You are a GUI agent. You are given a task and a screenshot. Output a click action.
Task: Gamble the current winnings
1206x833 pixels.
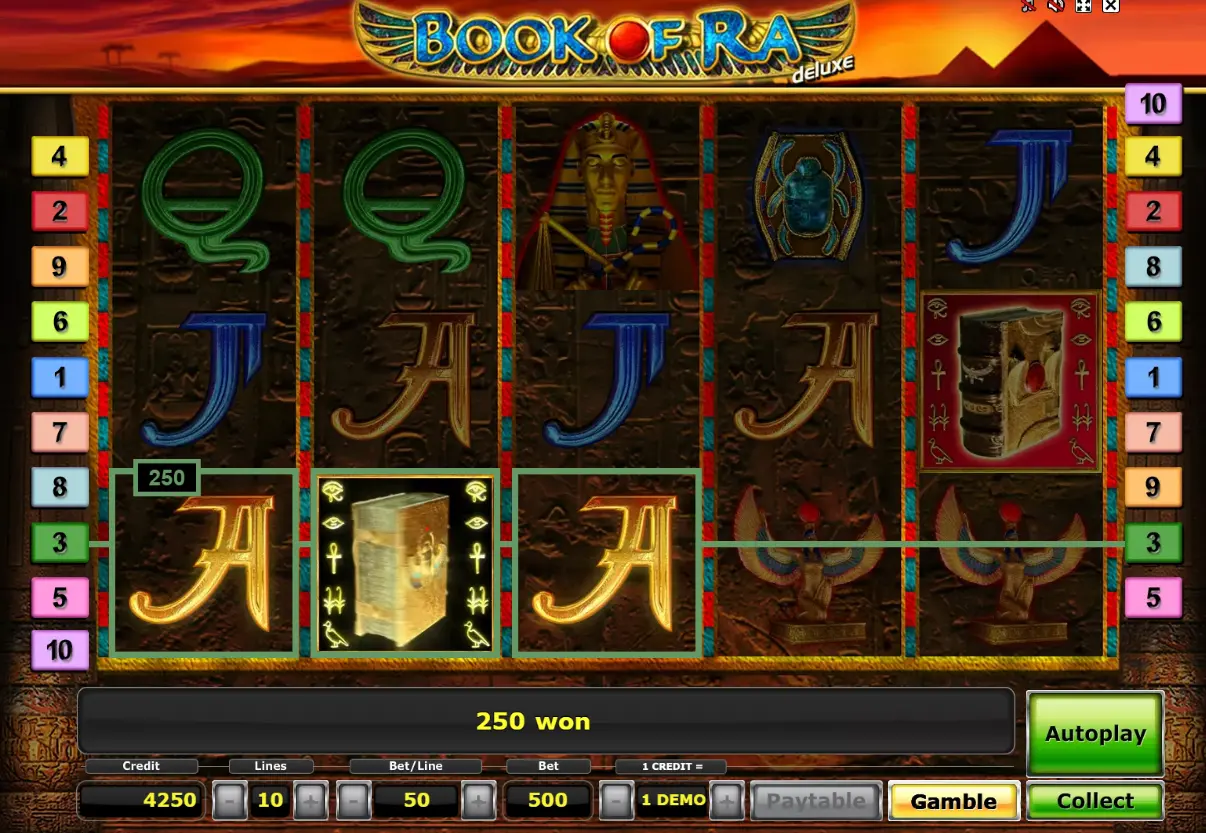click(953, 801)
